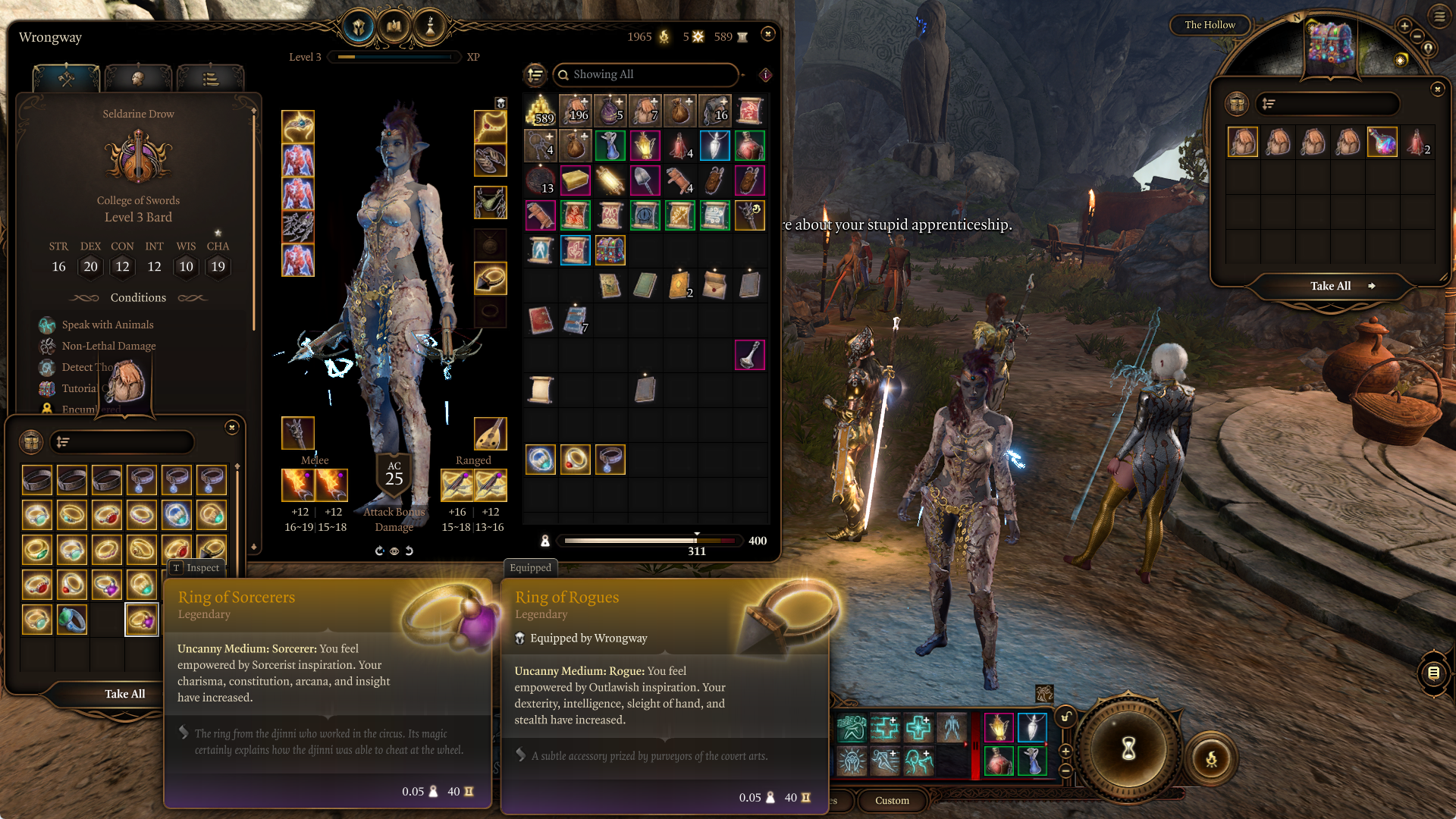Take All from the ring container
Screen dimensions: 1456x819
click(124, 694)
